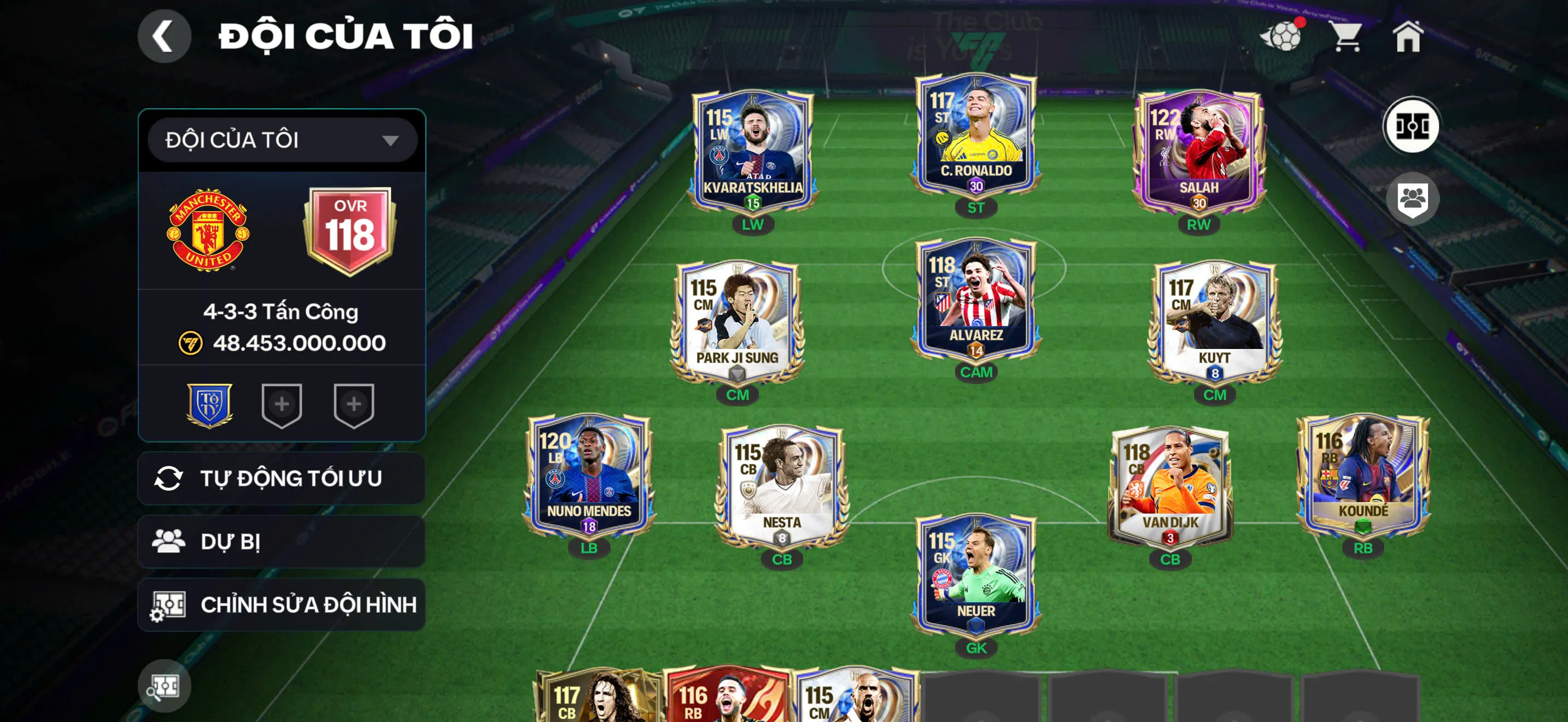
Task: Select the Neuer goalkeeper card
Action: pyautogui.click(x=975, y=576)
